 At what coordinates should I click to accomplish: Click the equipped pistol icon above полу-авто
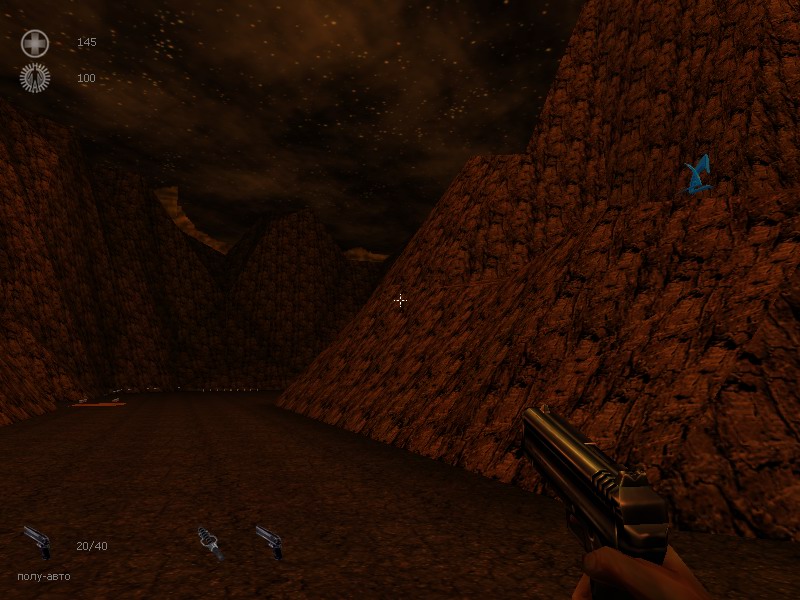pos(37,541)
